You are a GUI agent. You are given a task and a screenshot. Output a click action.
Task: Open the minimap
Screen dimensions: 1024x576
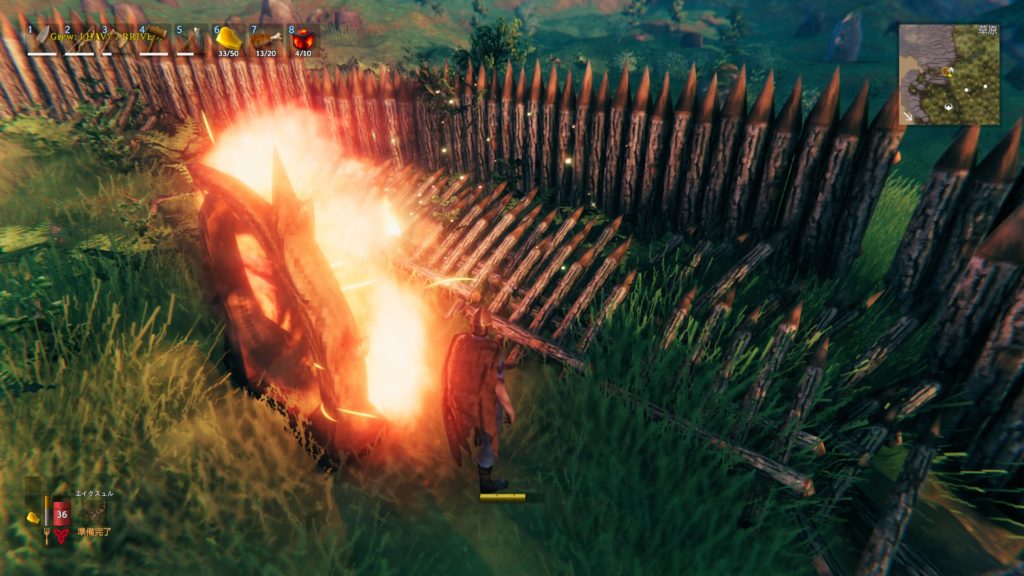pos(948,74)
